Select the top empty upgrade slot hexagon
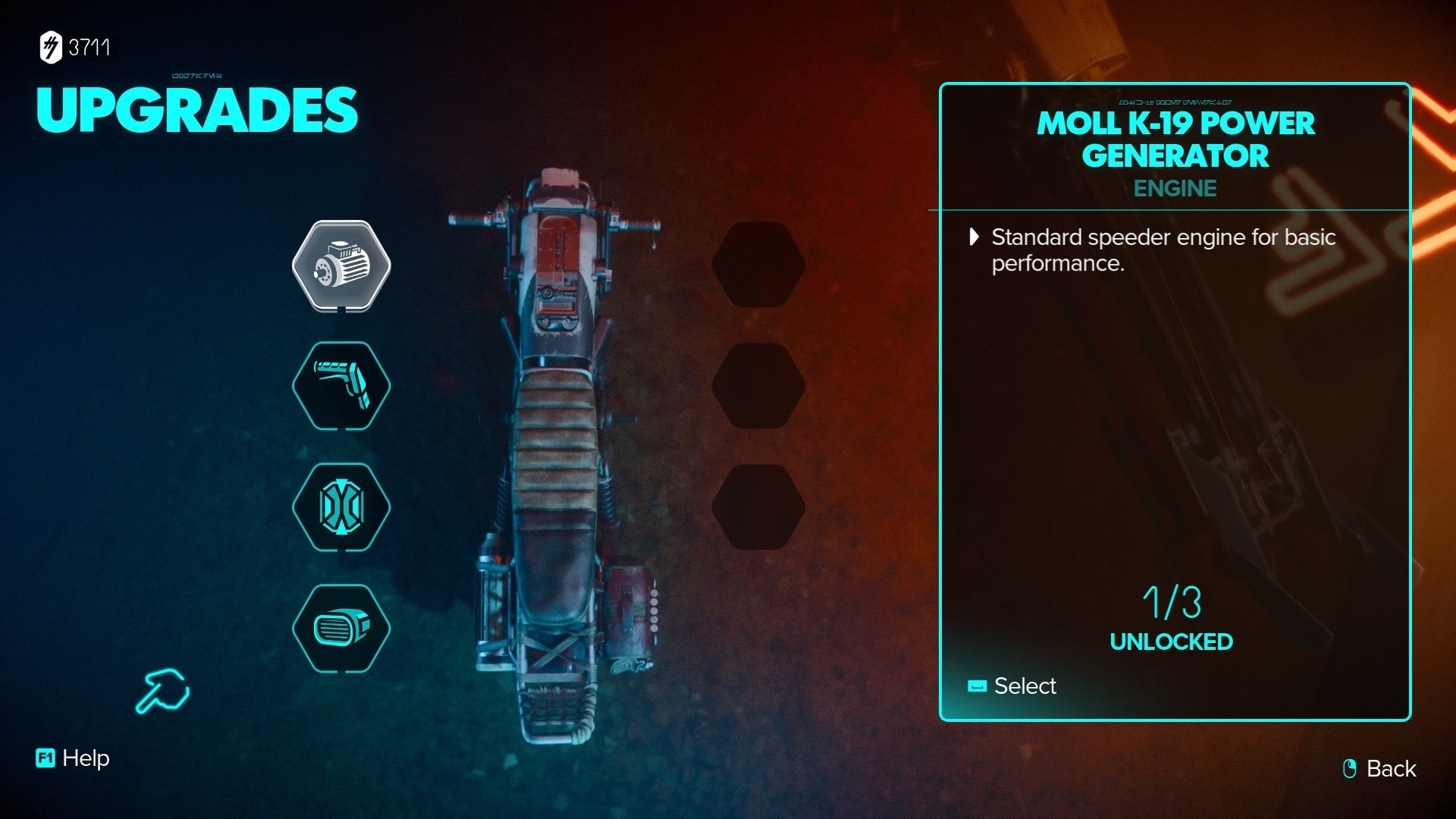This screenshot has width=1456, height=819. (758, 267)
